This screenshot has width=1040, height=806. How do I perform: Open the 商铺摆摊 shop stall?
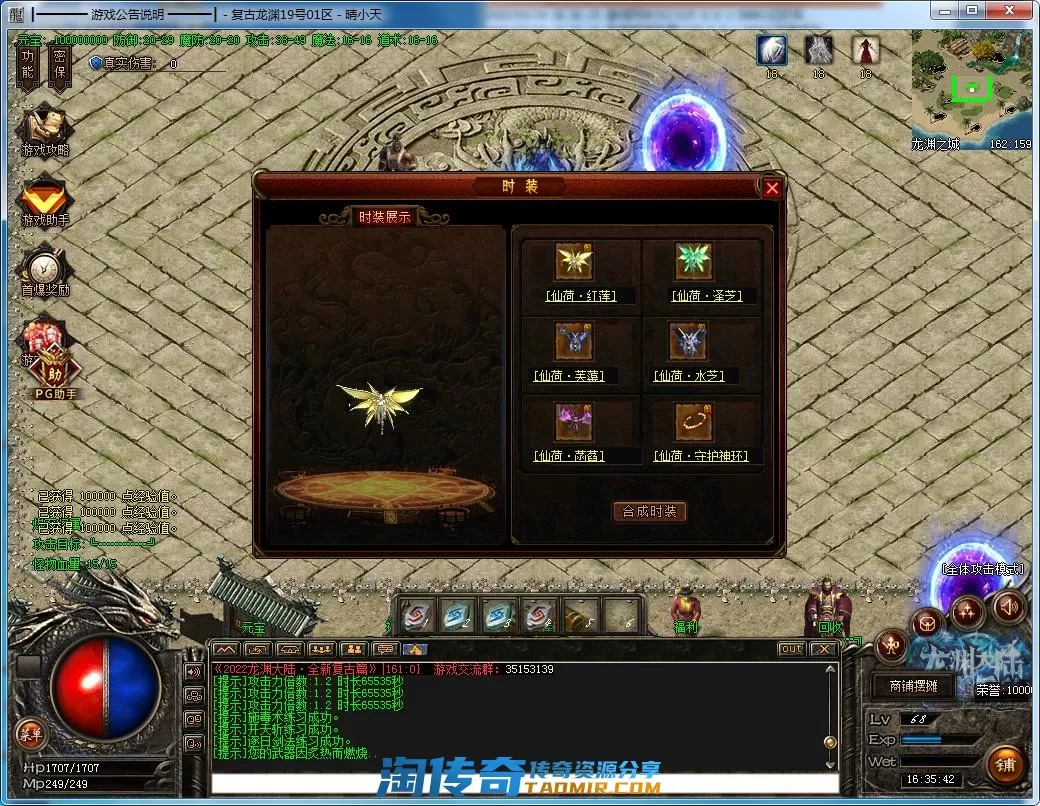point(905,686)
